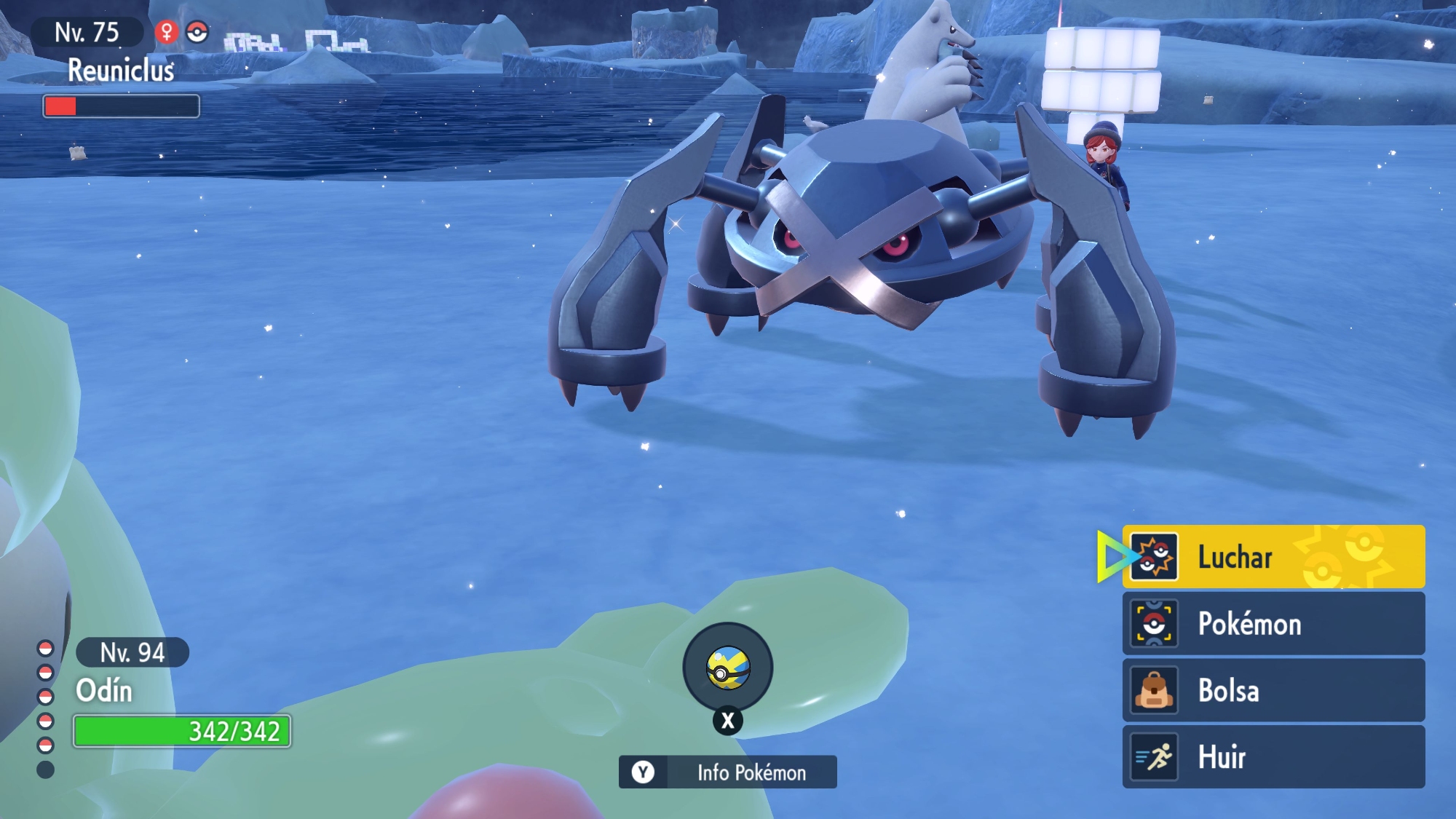Open the Bolsa bag menu
Image resolution: width=1456 pixels, height=819 pixels.
pos(1274,690)
